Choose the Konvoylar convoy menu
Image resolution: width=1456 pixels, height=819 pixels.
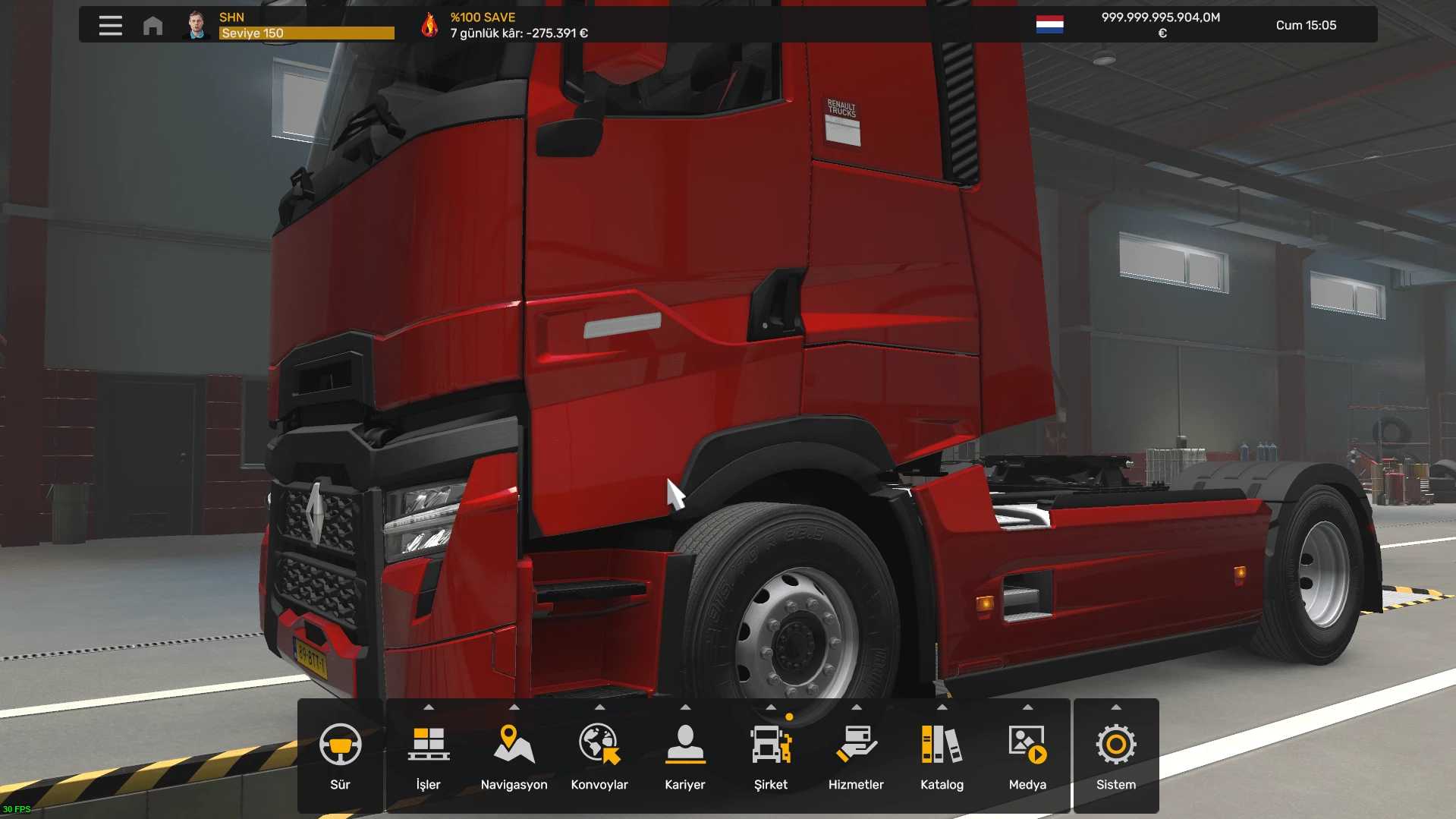pos(599,756)
